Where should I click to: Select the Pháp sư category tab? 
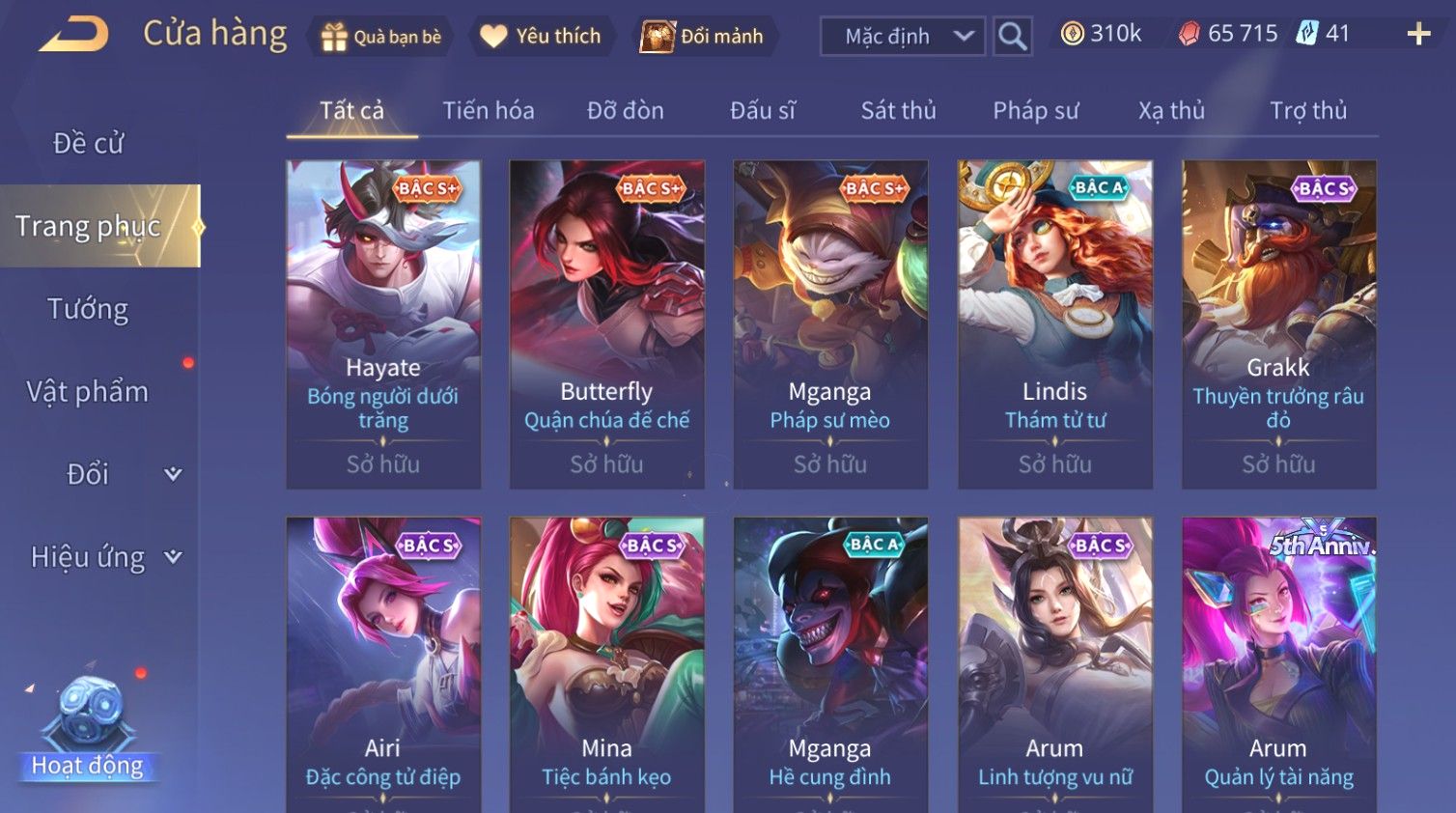[1035, 111]
